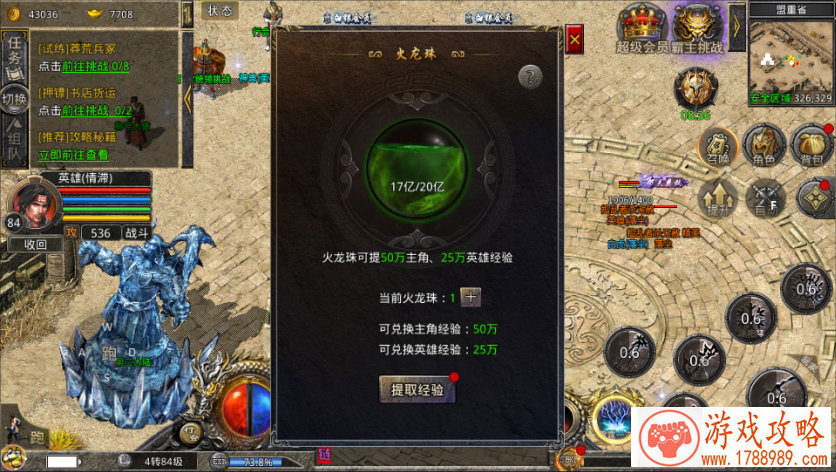Increase fire dragon orb count with plus
The width and height of the screenshot is (836, 472).
pos(471,297)
